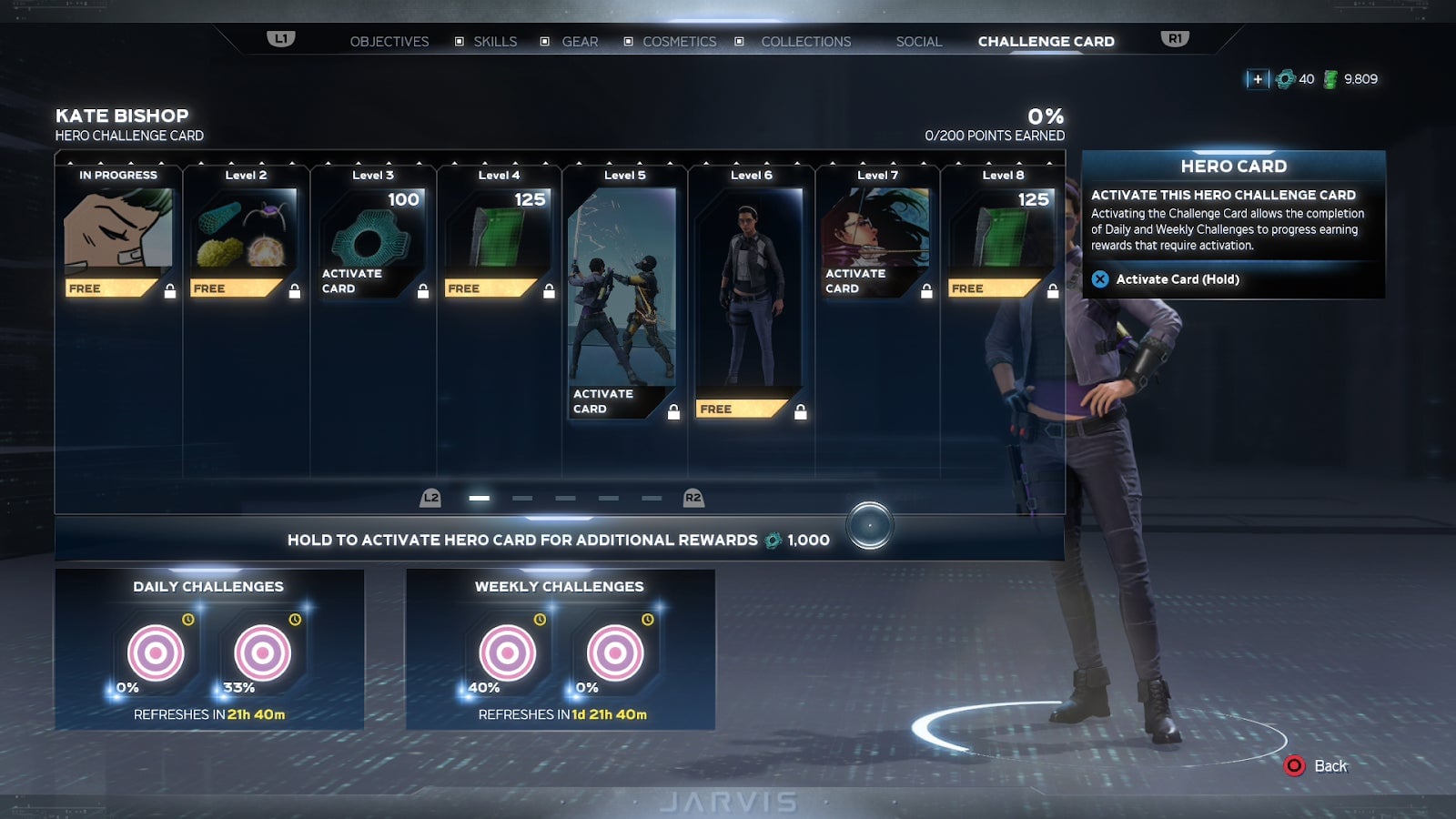
Task: Select the Level 3 Activate Card reward icon
Action: point(369,237)
